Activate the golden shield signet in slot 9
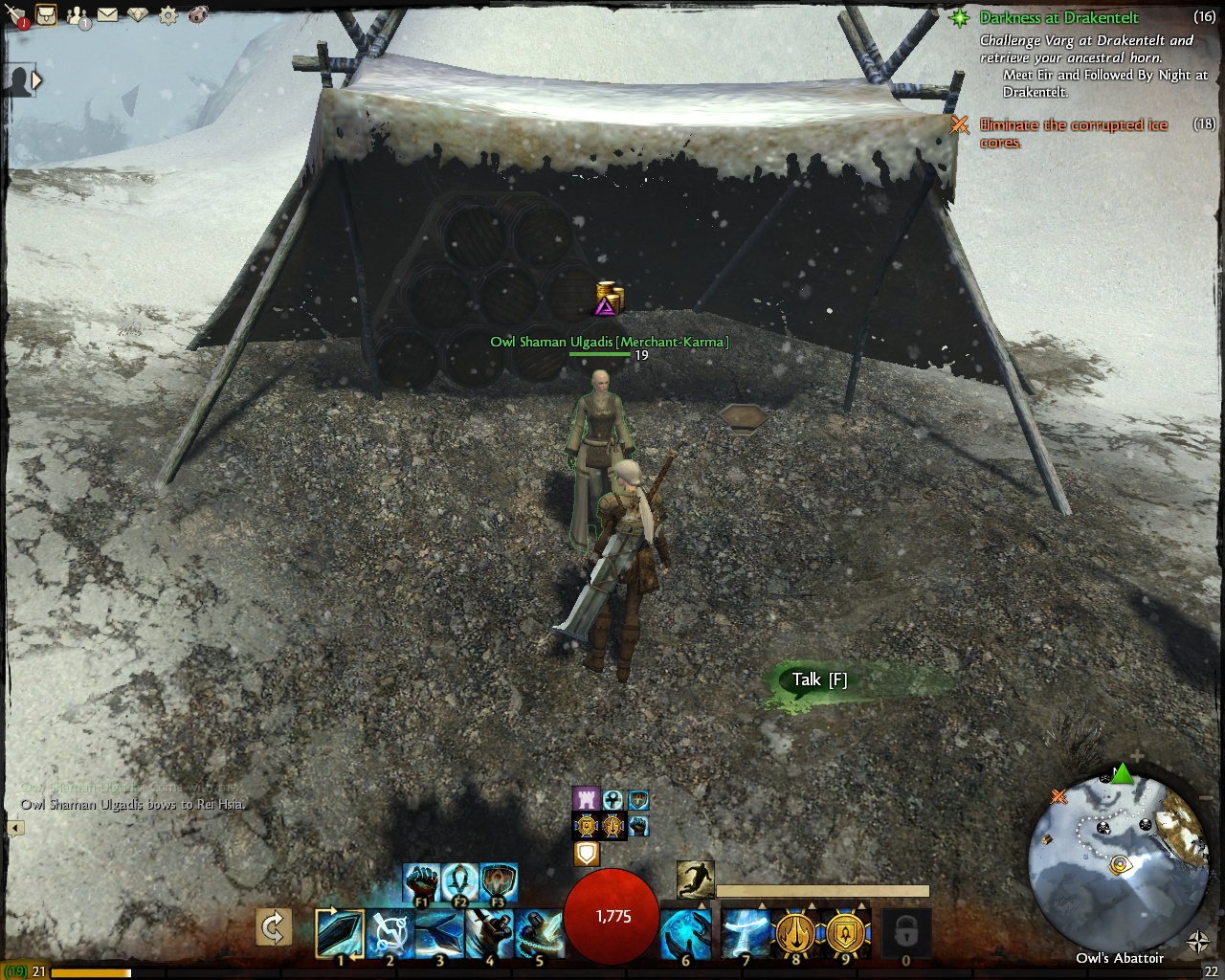The image size is (1225, 980). (847, 933)
